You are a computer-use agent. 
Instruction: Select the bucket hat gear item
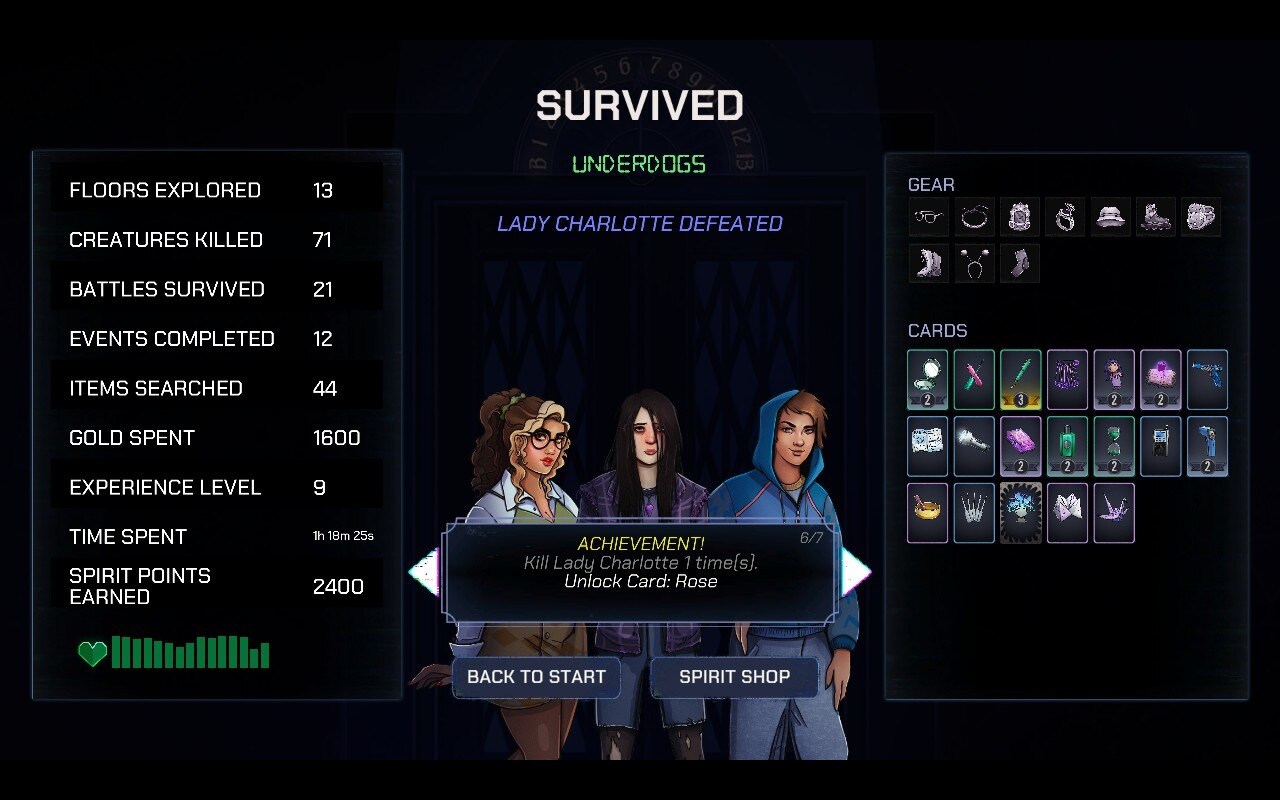tap(1110, 217)
